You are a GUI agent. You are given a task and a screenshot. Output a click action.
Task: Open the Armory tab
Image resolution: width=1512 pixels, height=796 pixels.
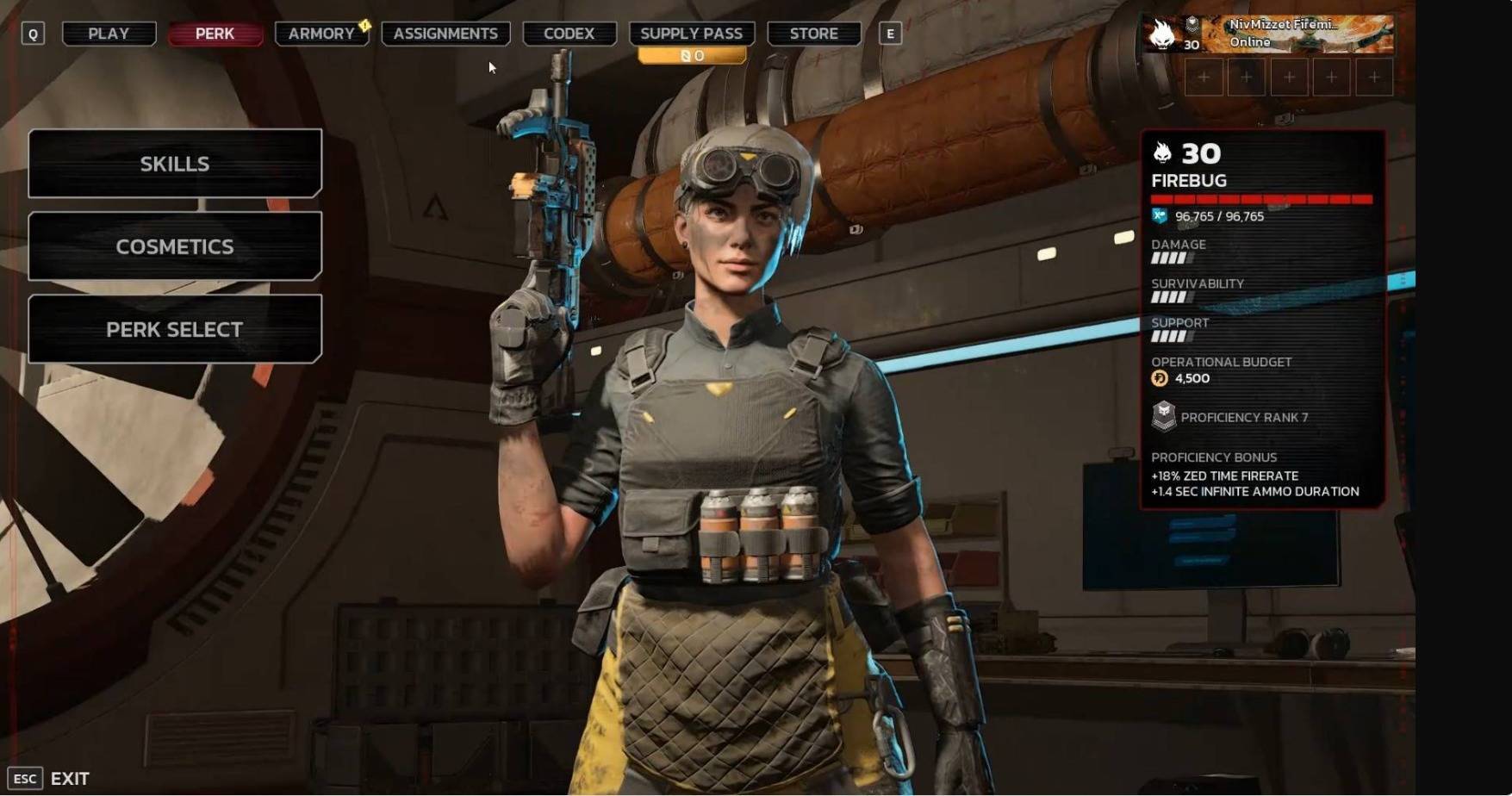click(321, 34)
